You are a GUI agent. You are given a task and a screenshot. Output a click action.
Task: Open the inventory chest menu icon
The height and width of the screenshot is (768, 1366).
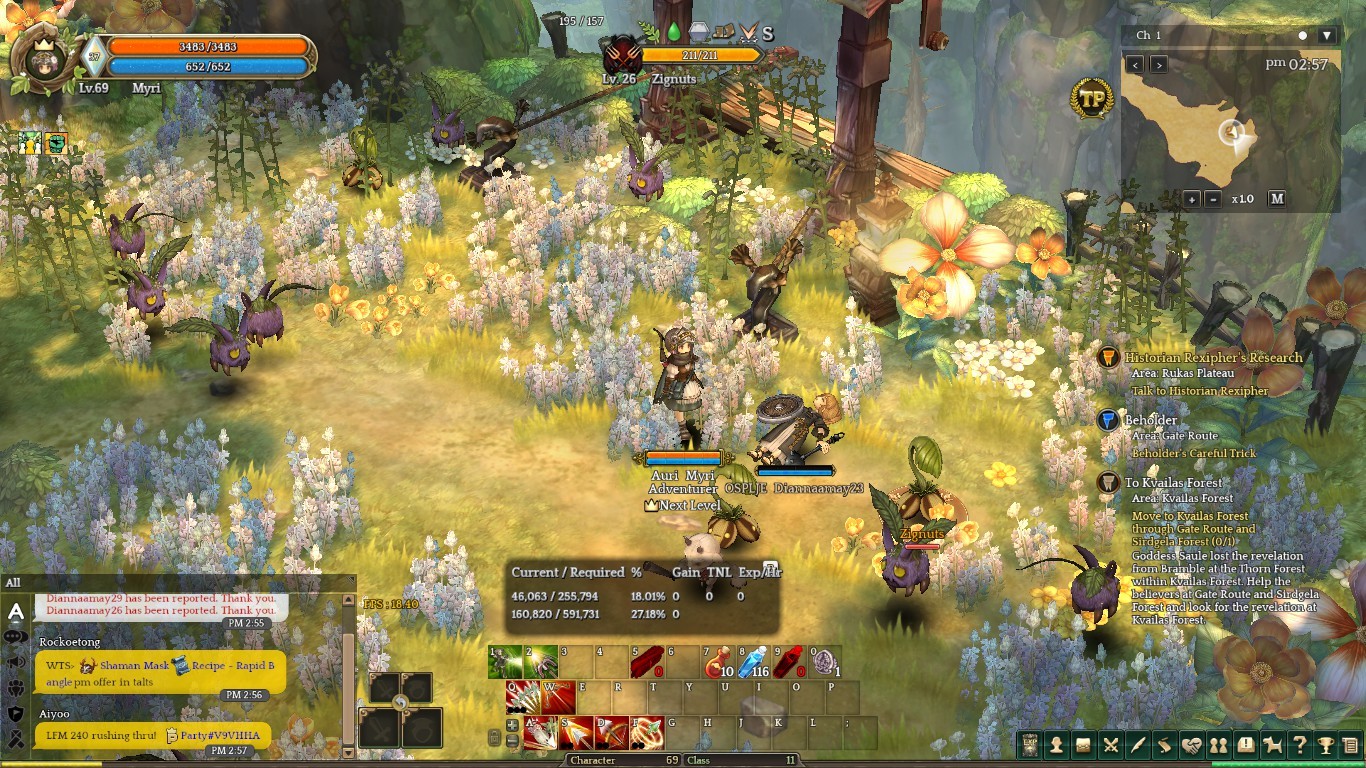point(1083,745)
